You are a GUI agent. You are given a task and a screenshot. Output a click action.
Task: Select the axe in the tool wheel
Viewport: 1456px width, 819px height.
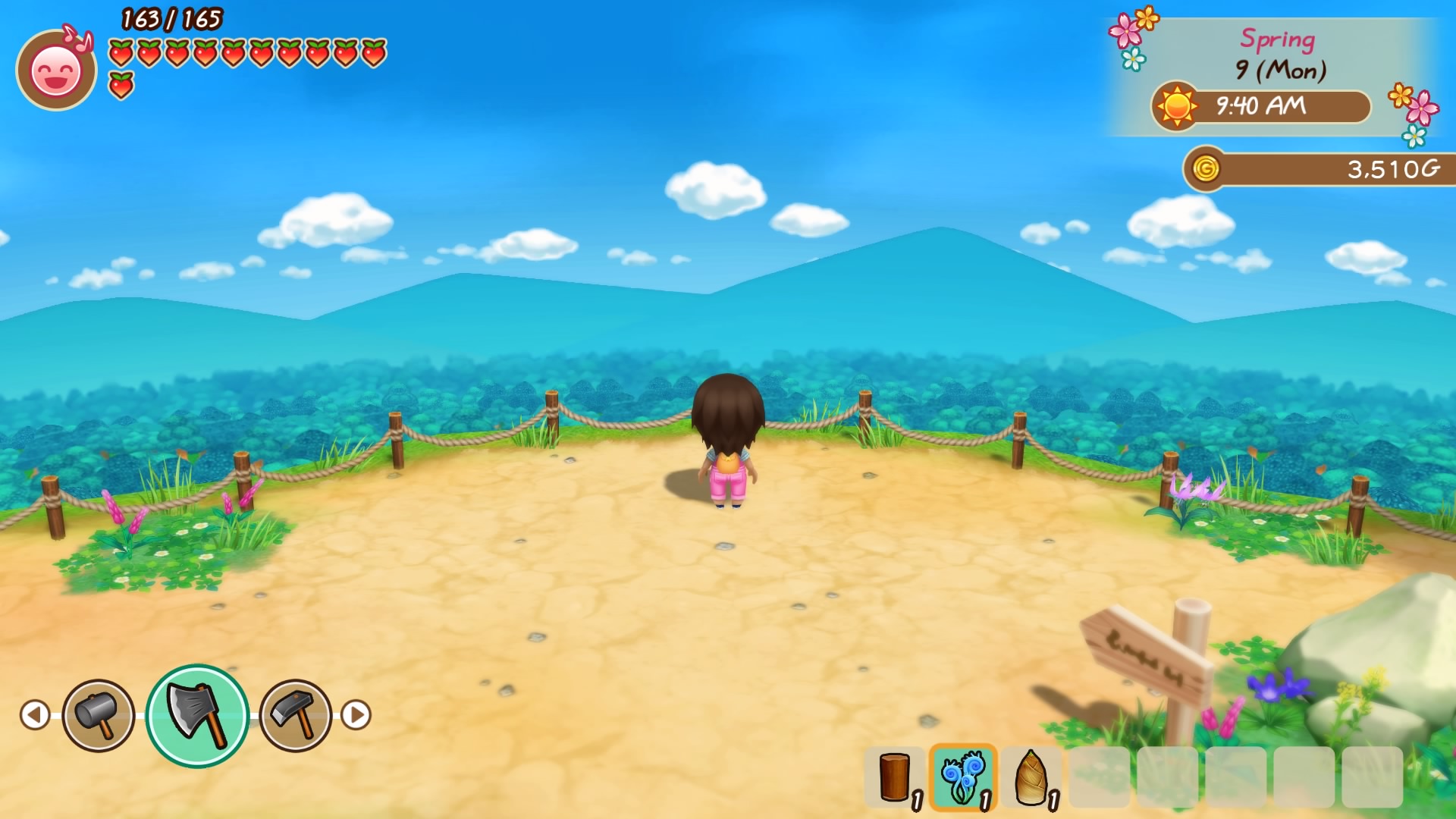pyautogui.click(x=197, y=715)
